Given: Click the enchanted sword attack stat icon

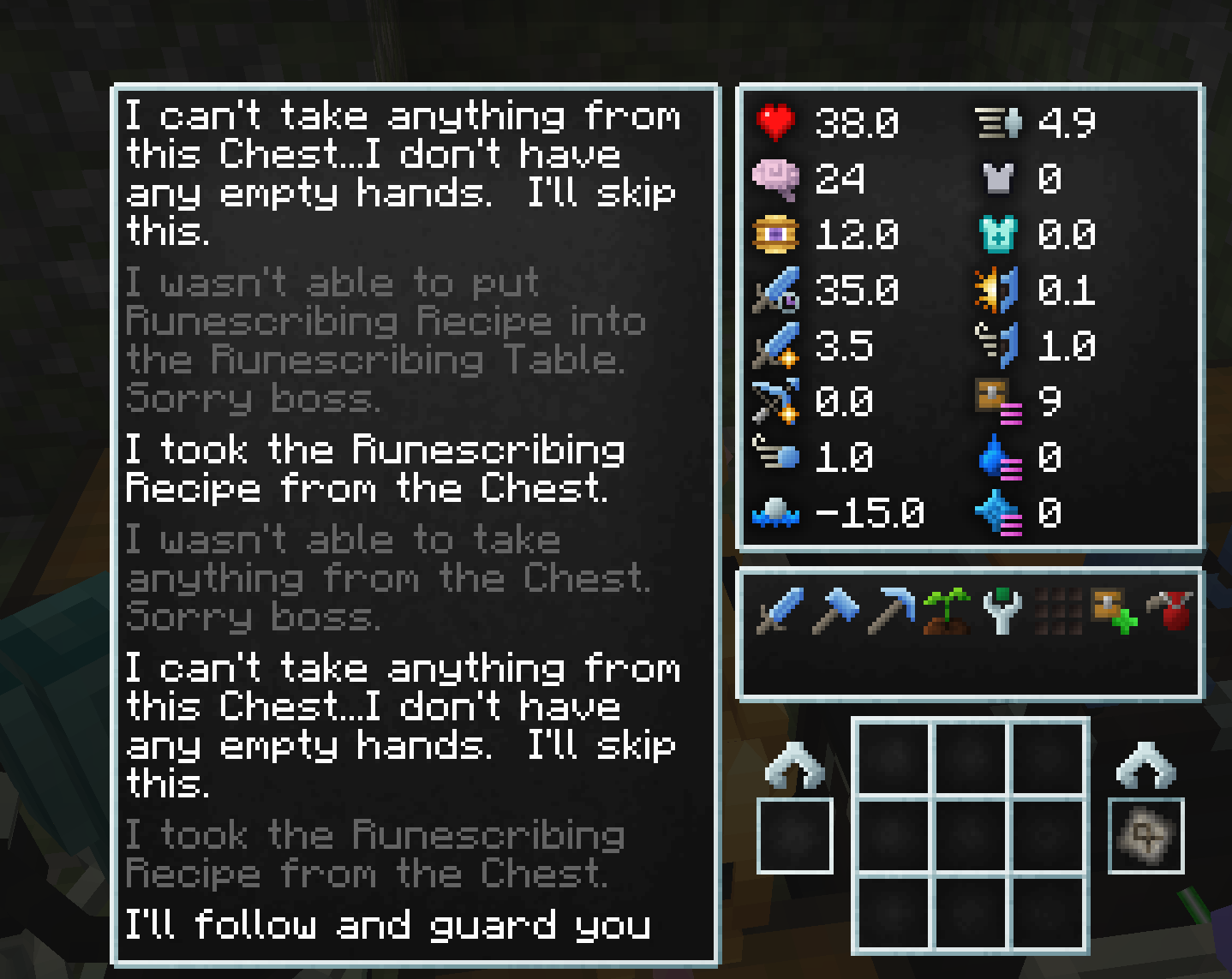Looking at the screenshot, I should (x=777, y=291).
